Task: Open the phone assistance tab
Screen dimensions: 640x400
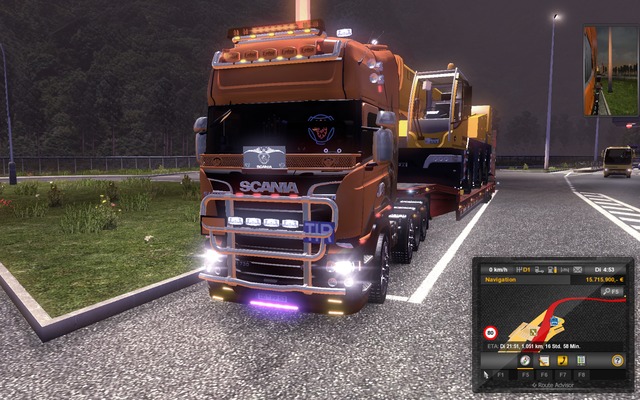Action: pos(563,360)
